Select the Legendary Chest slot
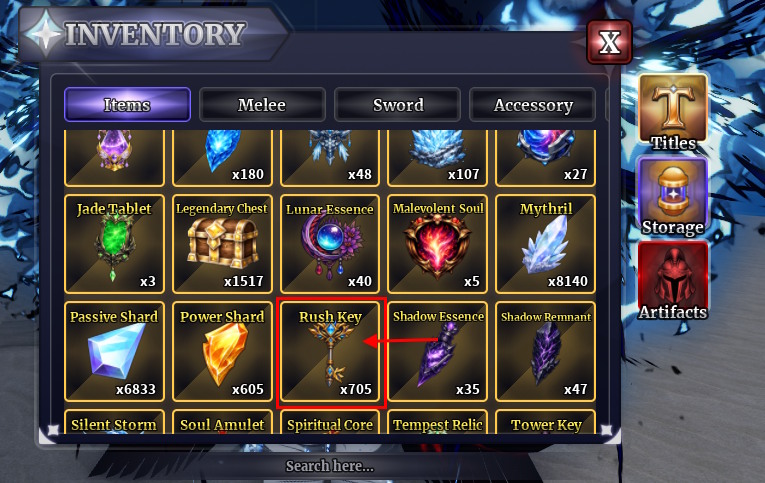This screenshot has height=483, width=765. (222, 243)
